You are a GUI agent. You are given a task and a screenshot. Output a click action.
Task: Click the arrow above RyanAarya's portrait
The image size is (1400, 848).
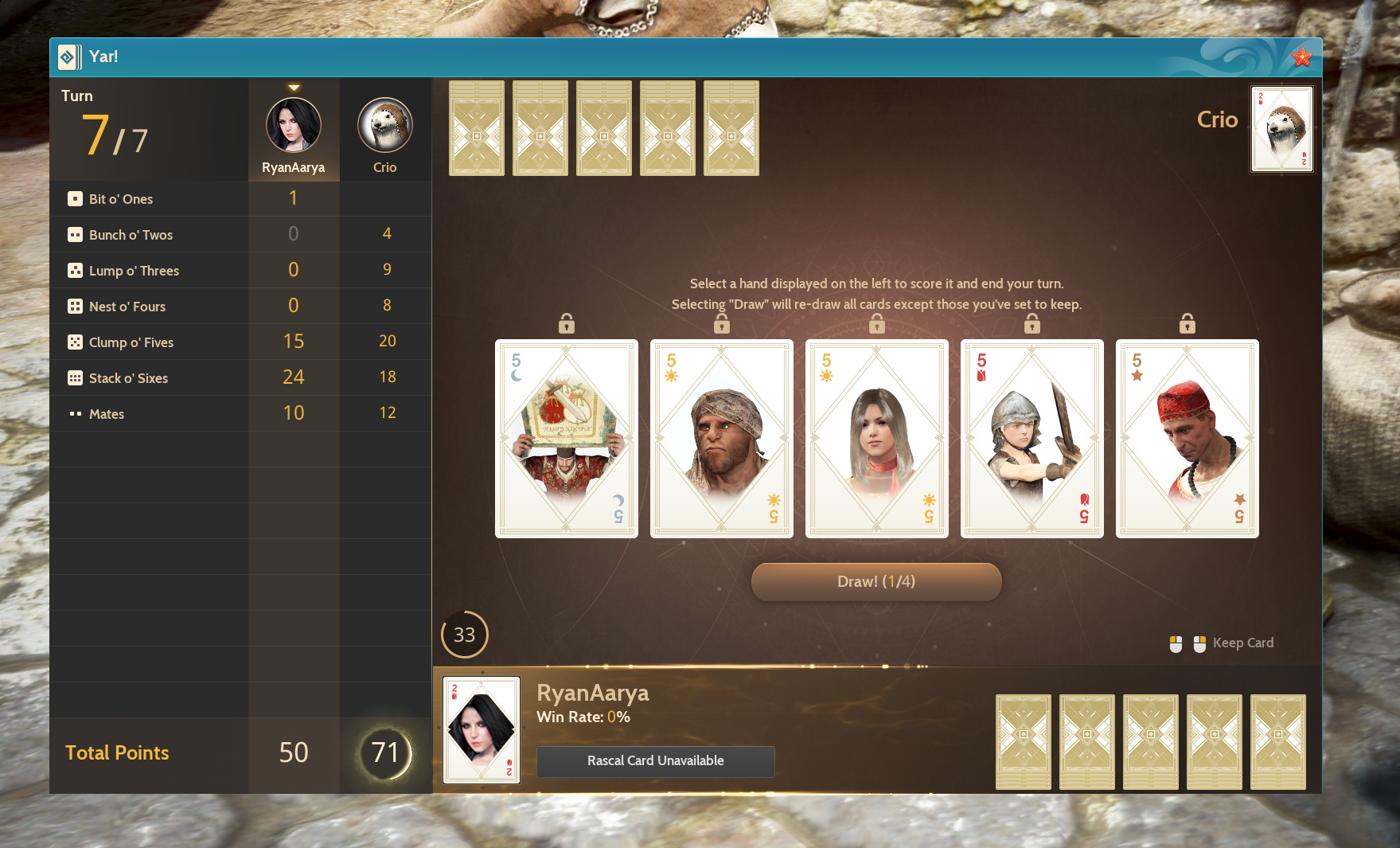click(x=294, y=86)
